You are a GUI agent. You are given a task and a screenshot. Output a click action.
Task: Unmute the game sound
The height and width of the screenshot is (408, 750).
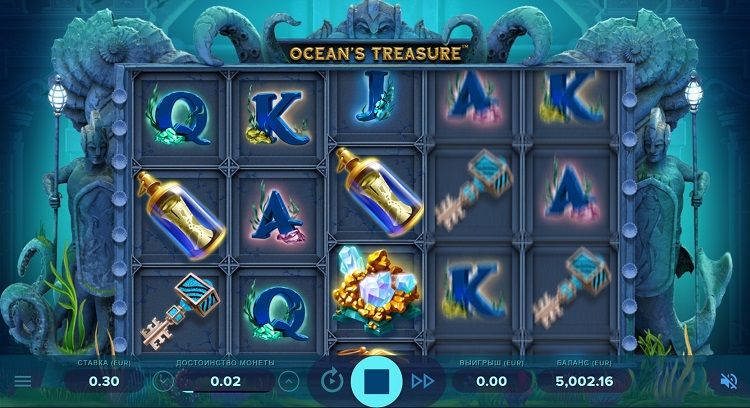728,381
